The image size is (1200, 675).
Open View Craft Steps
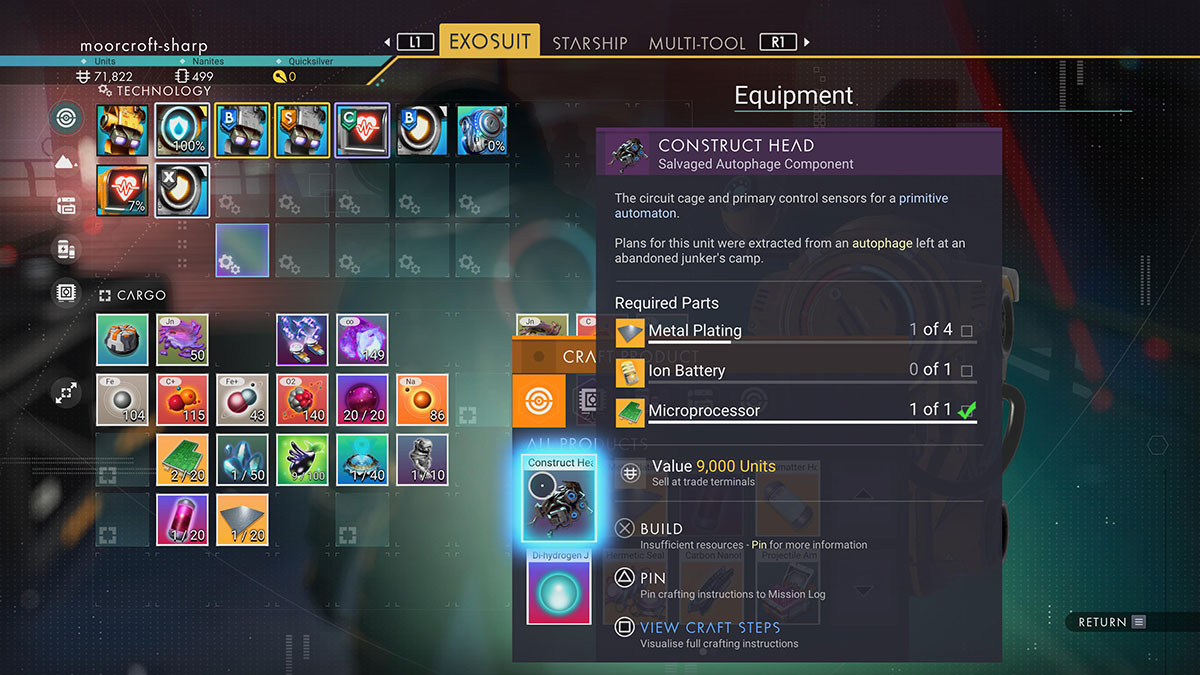point(709,628)
